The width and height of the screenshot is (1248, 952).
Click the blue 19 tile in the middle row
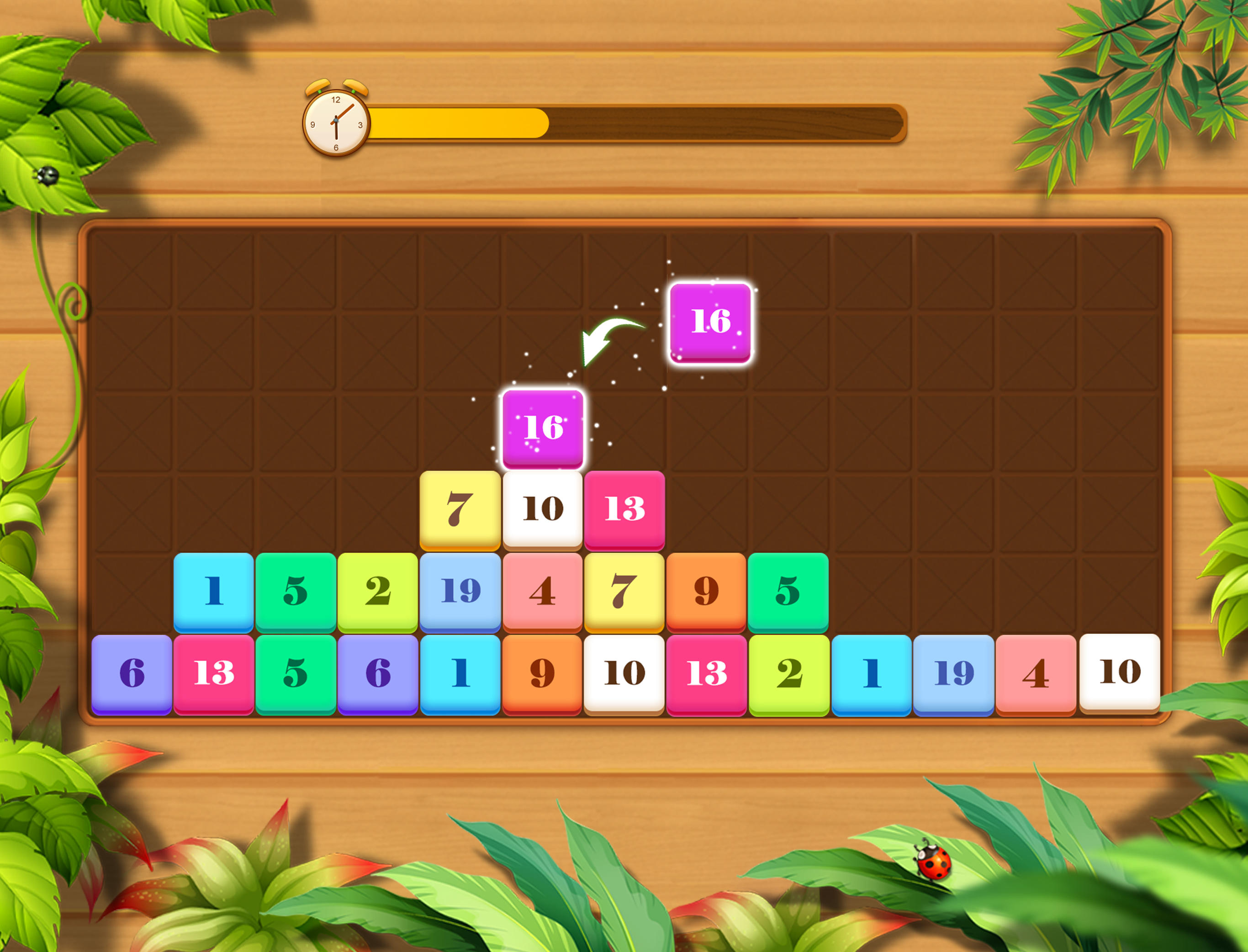coord(459,589)
